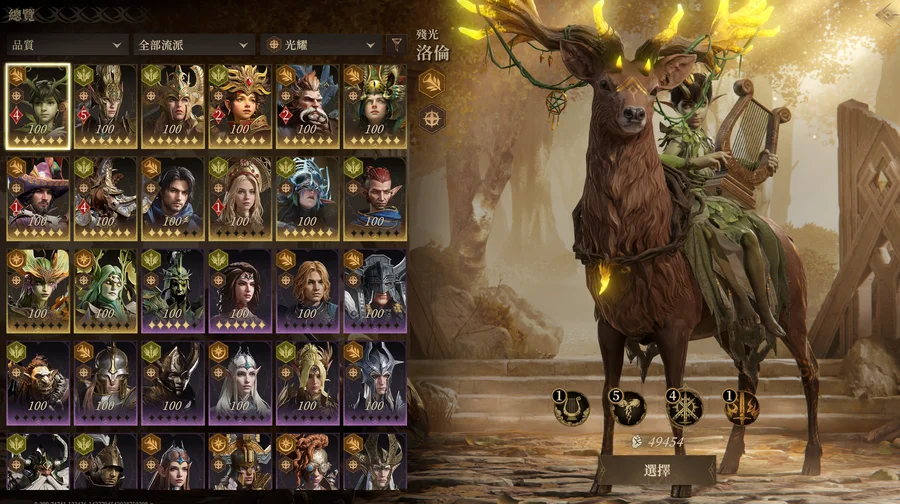The image size is (900, 504).
Task: Select the purple-hat bearded wizard hero card
Action: click(x=38, y=198)
